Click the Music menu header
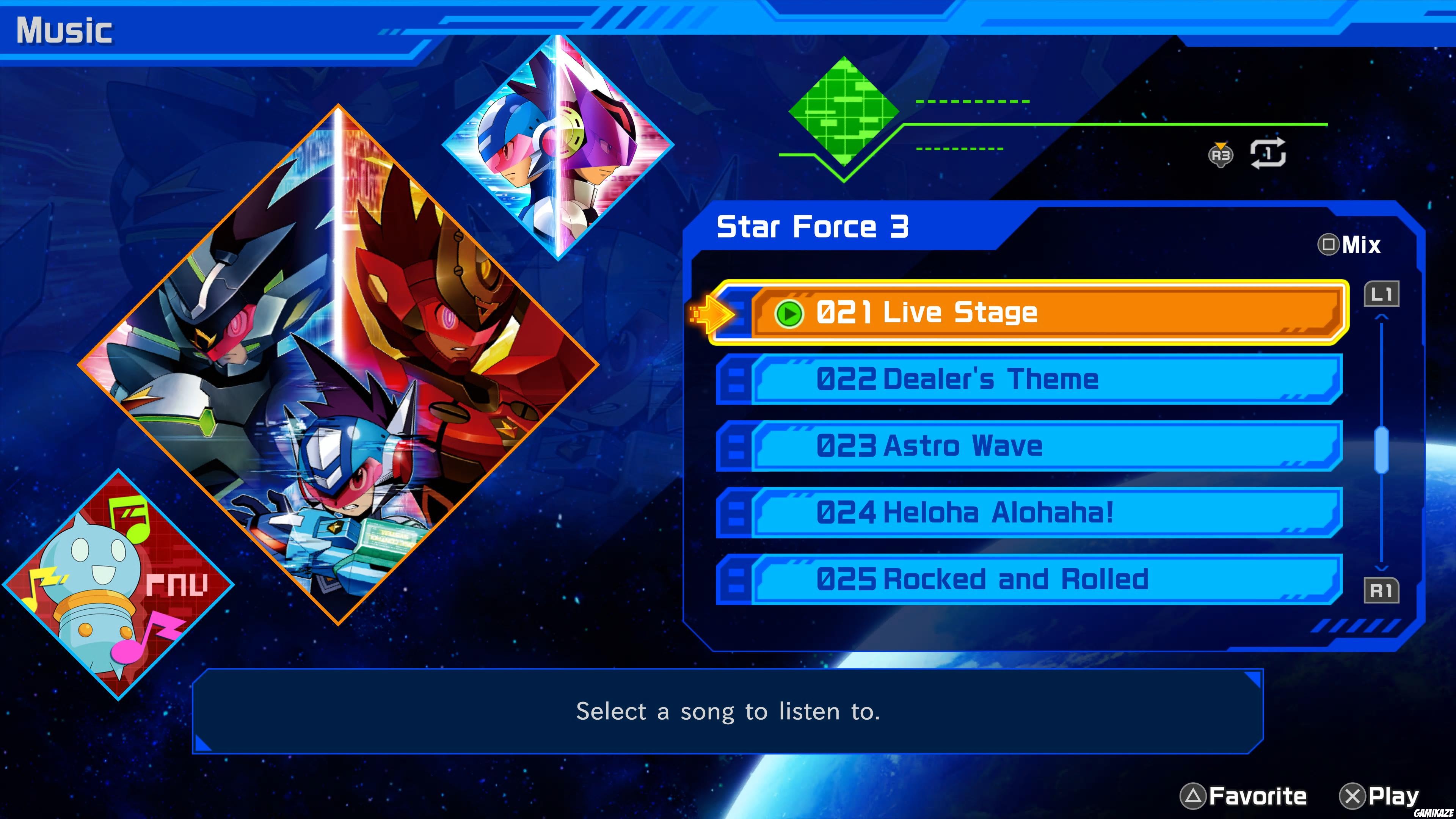Image resolution: width=1456 pixels, height=819 pixels. (x=65, y=31)
